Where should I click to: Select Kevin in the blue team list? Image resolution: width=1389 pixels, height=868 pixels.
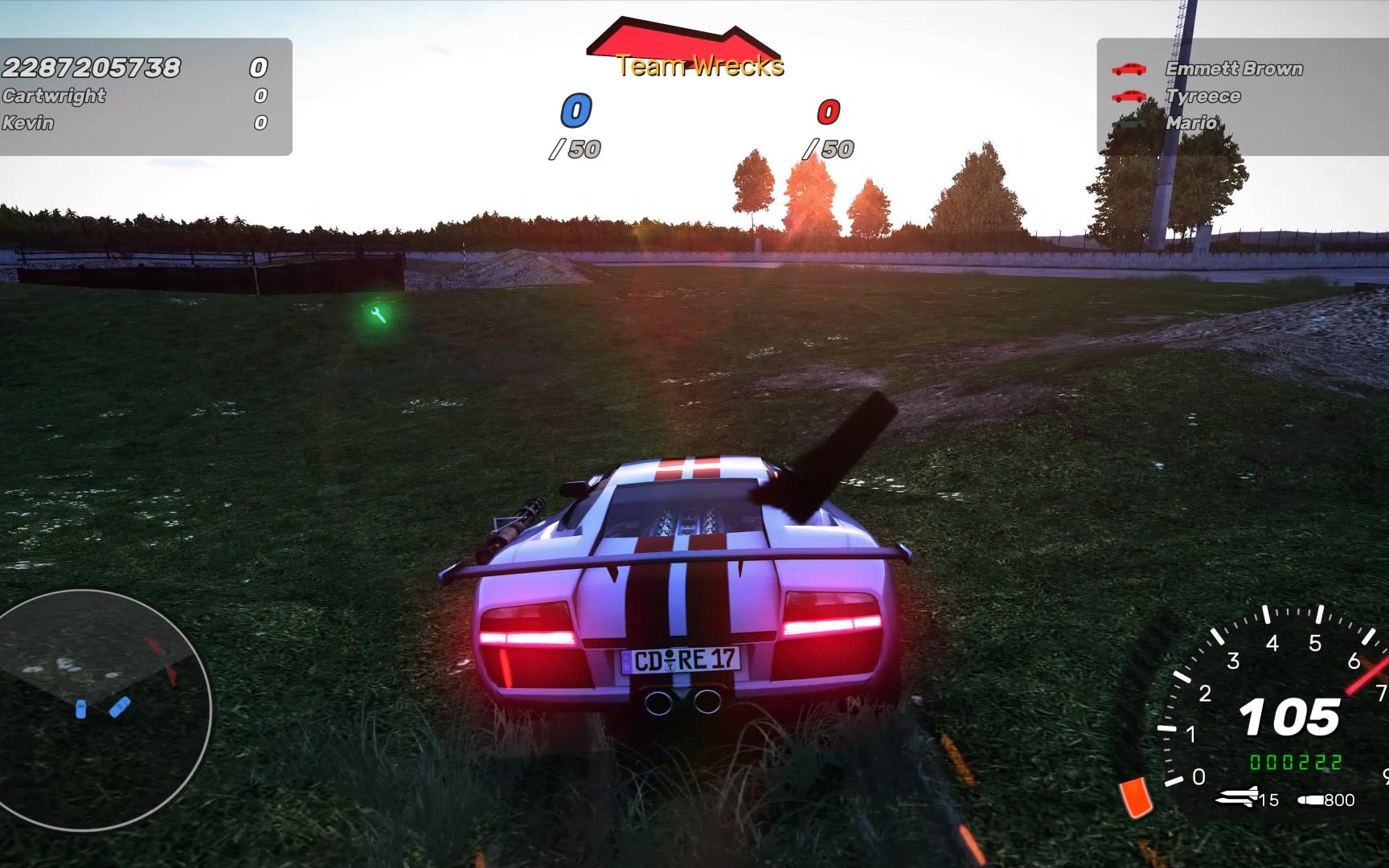[28, 123]
